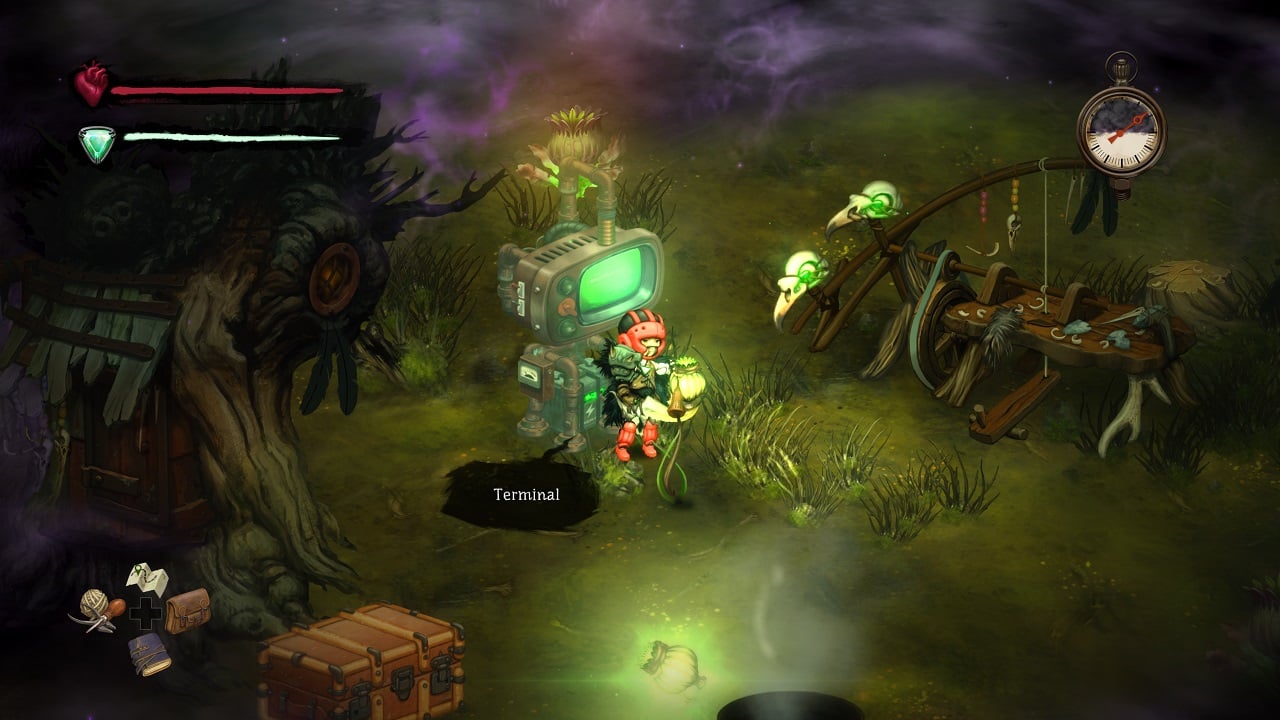Viewport: 1280px width, 720px height.
Task: Open the blue journal book
Action: [148, 653]
